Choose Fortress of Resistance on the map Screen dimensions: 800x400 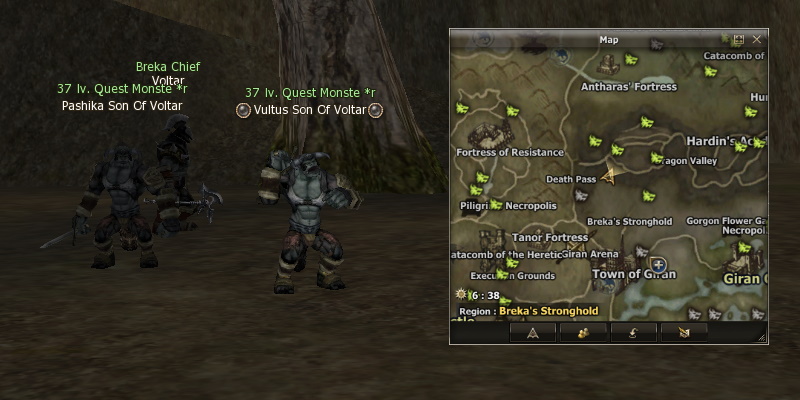click(510, 152)
